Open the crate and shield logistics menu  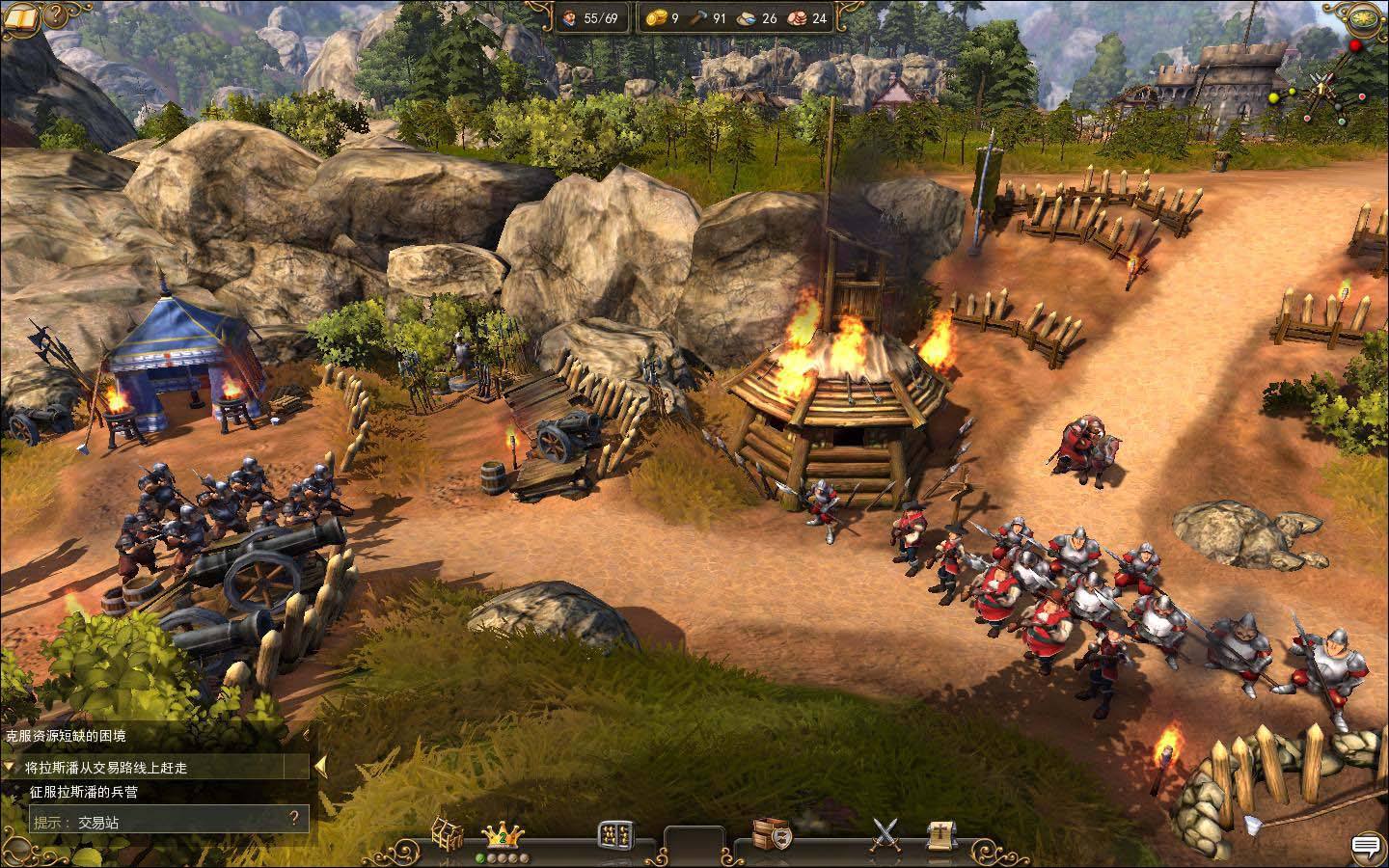pos(772,834)
